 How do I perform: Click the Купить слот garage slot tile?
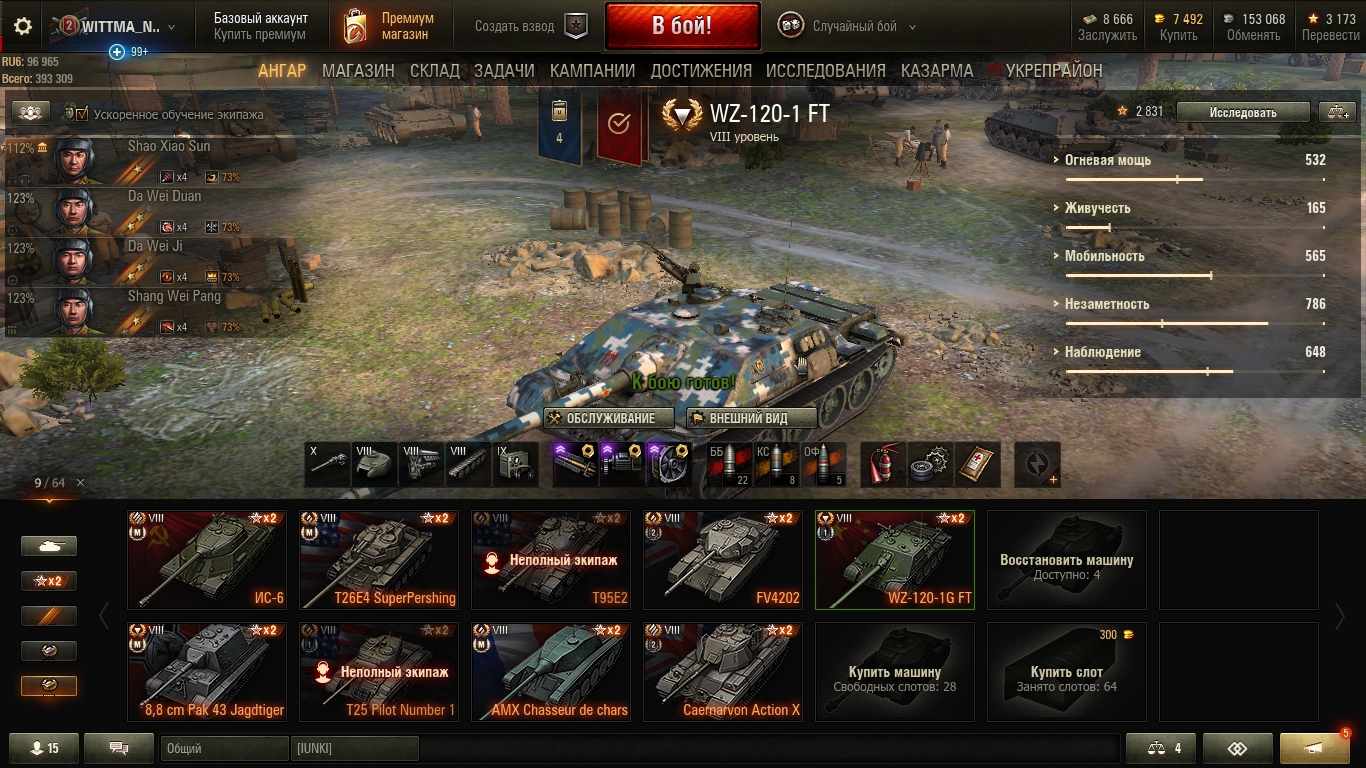1066,672
